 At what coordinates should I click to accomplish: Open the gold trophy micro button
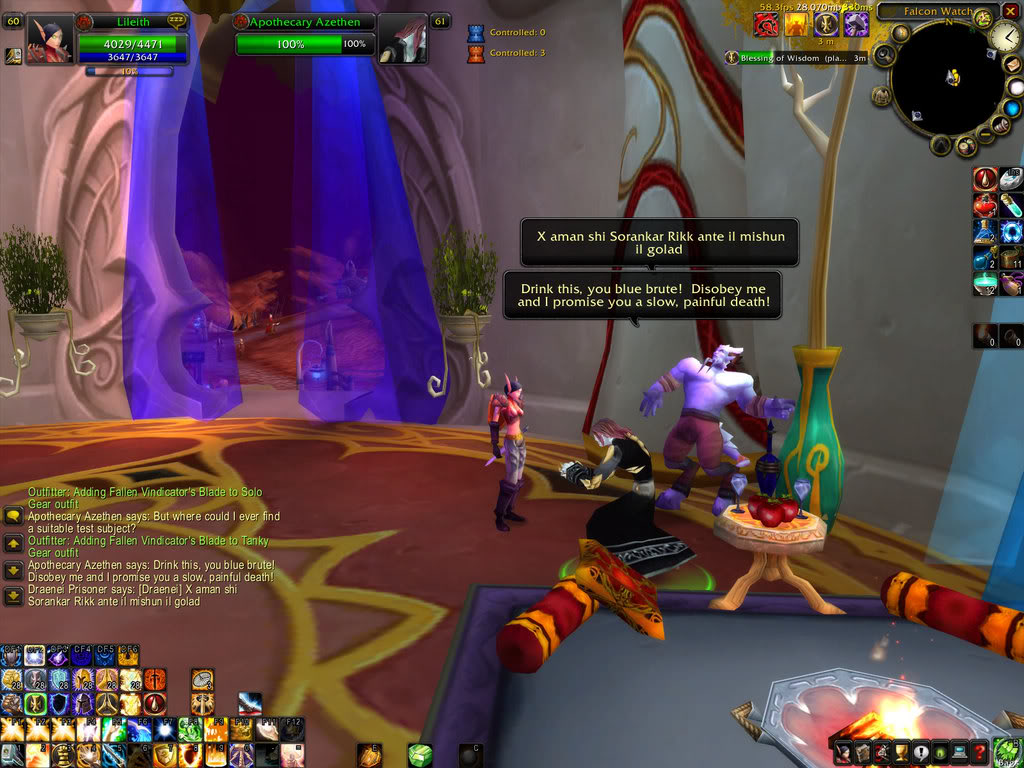pyautogui.click(x=899, y=753)
